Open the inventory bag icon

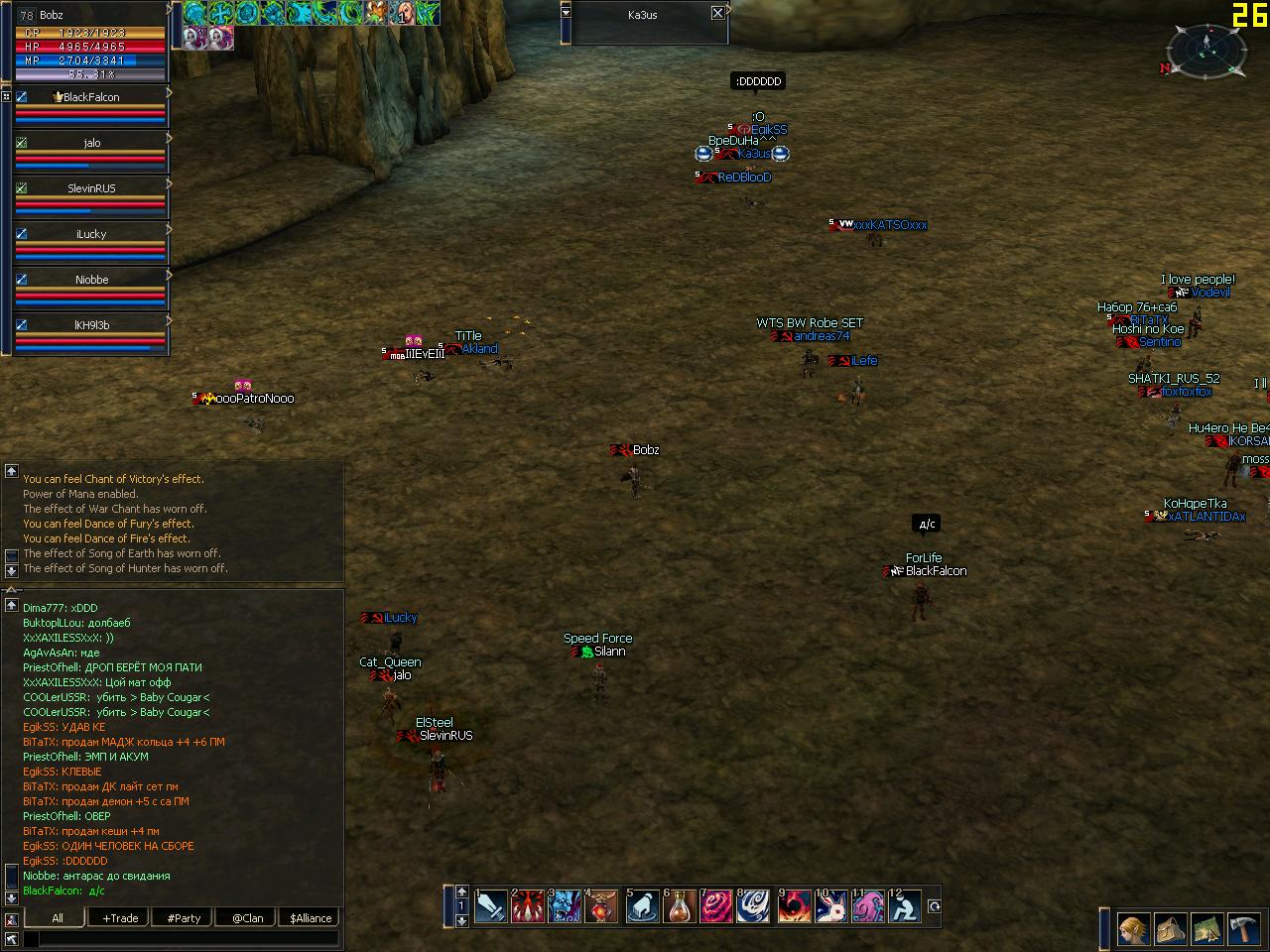pyautogui.click(x=1171, y=929)
